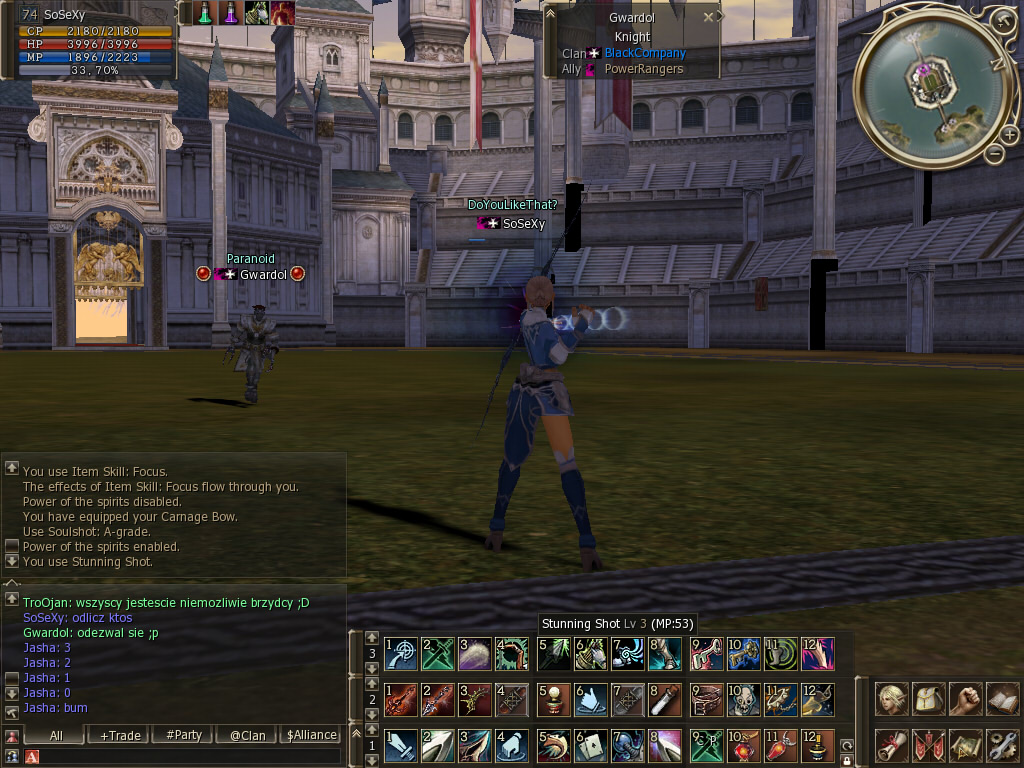Viewport: 1024px width, 768px height.
Task: Close the Gwardol target window
Action: [709, 17]
